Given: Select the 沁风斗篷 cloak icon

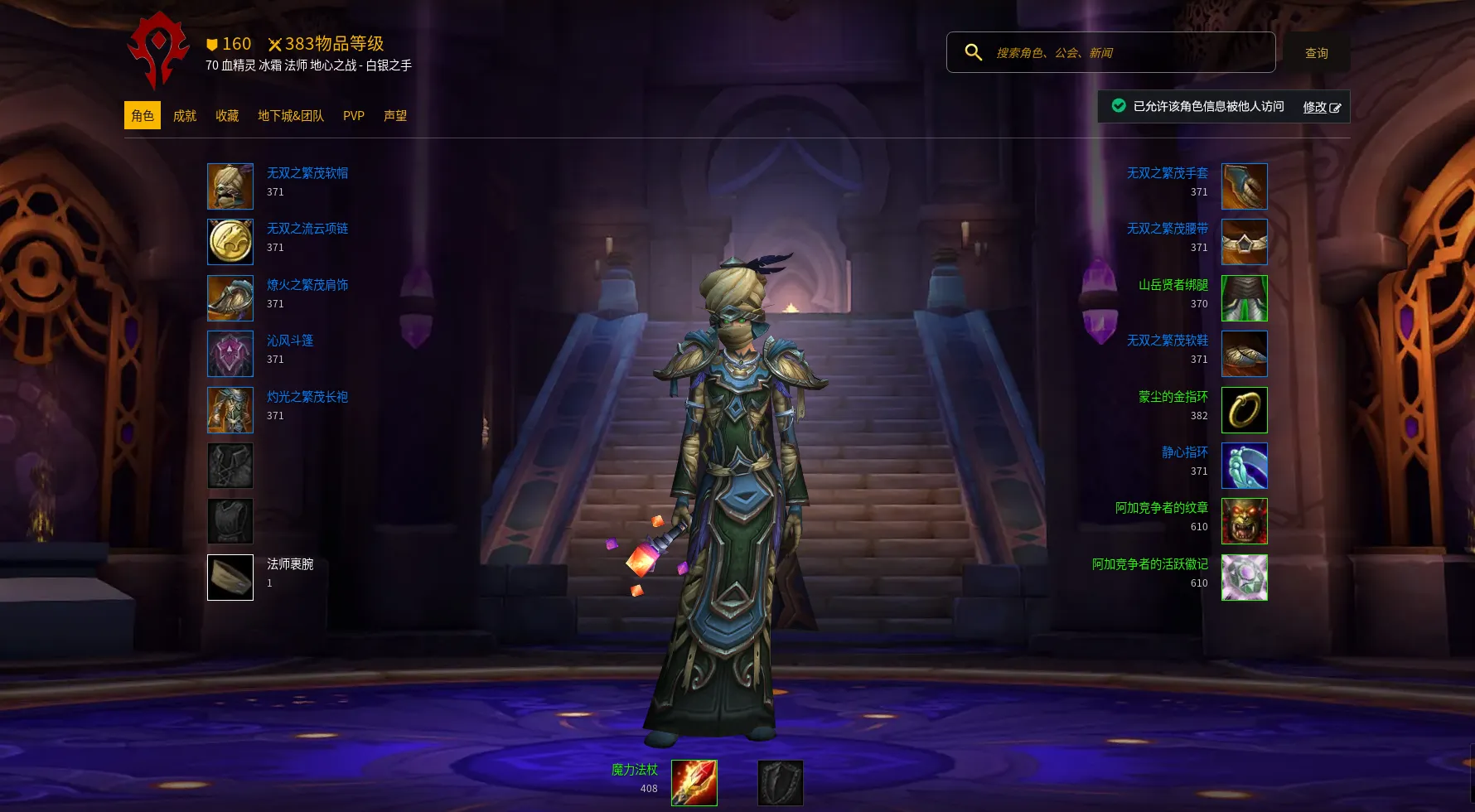Looking at the screenshot, I should [x=230, y=354].
